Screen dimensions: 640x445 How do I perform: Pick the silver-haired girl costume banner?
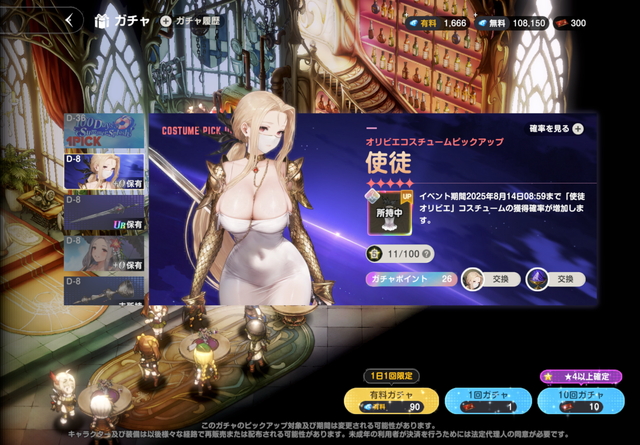tap(105, 255)
